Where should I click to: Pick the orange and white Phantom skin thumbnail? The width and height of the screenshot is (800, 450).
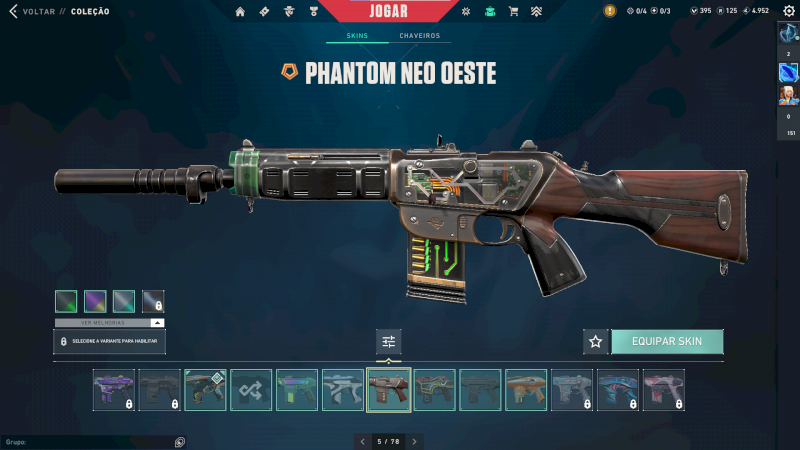coord(526,390)
